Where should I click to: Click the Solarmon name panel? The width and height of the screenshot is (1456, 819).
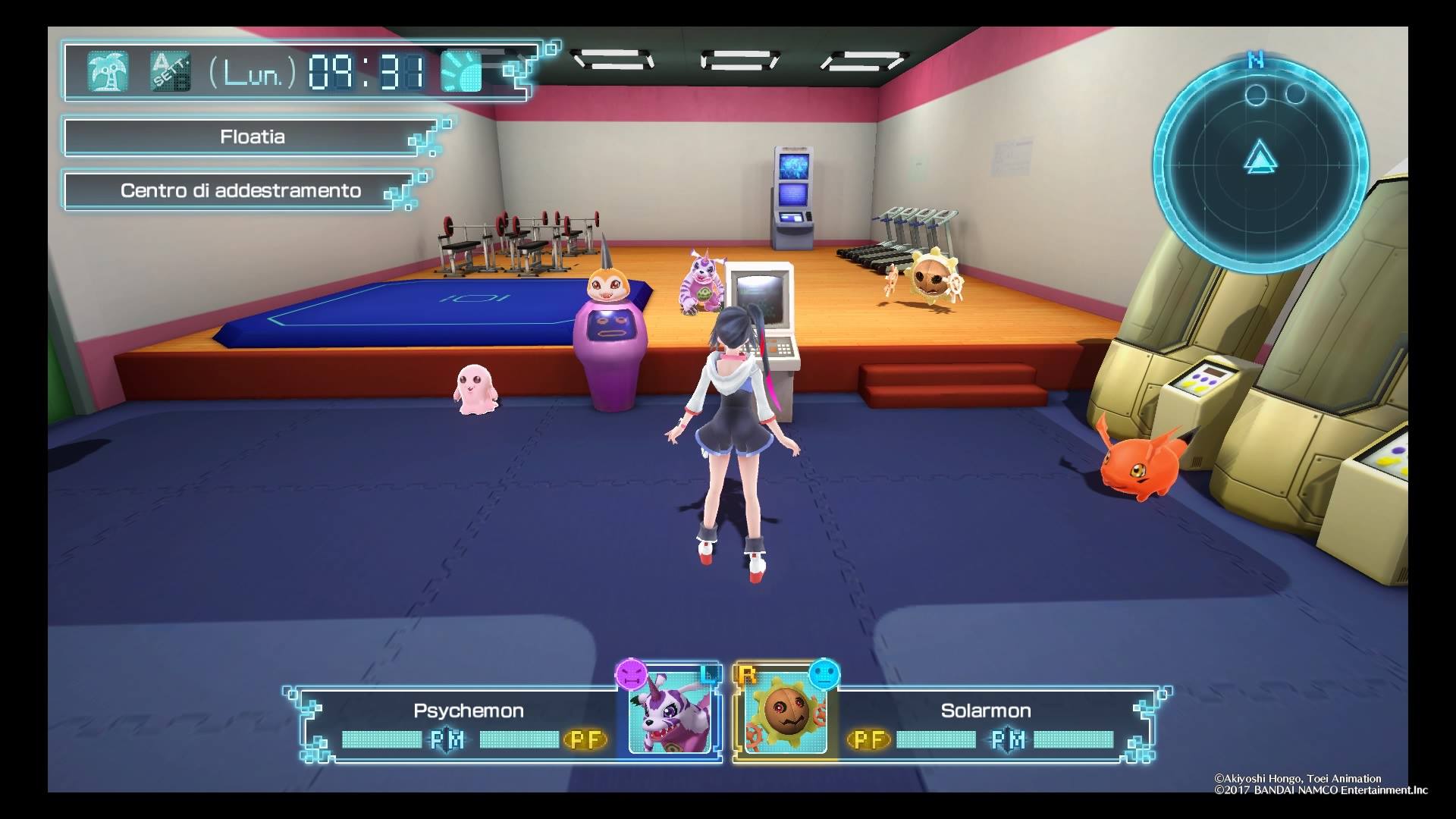coord(985,711)
